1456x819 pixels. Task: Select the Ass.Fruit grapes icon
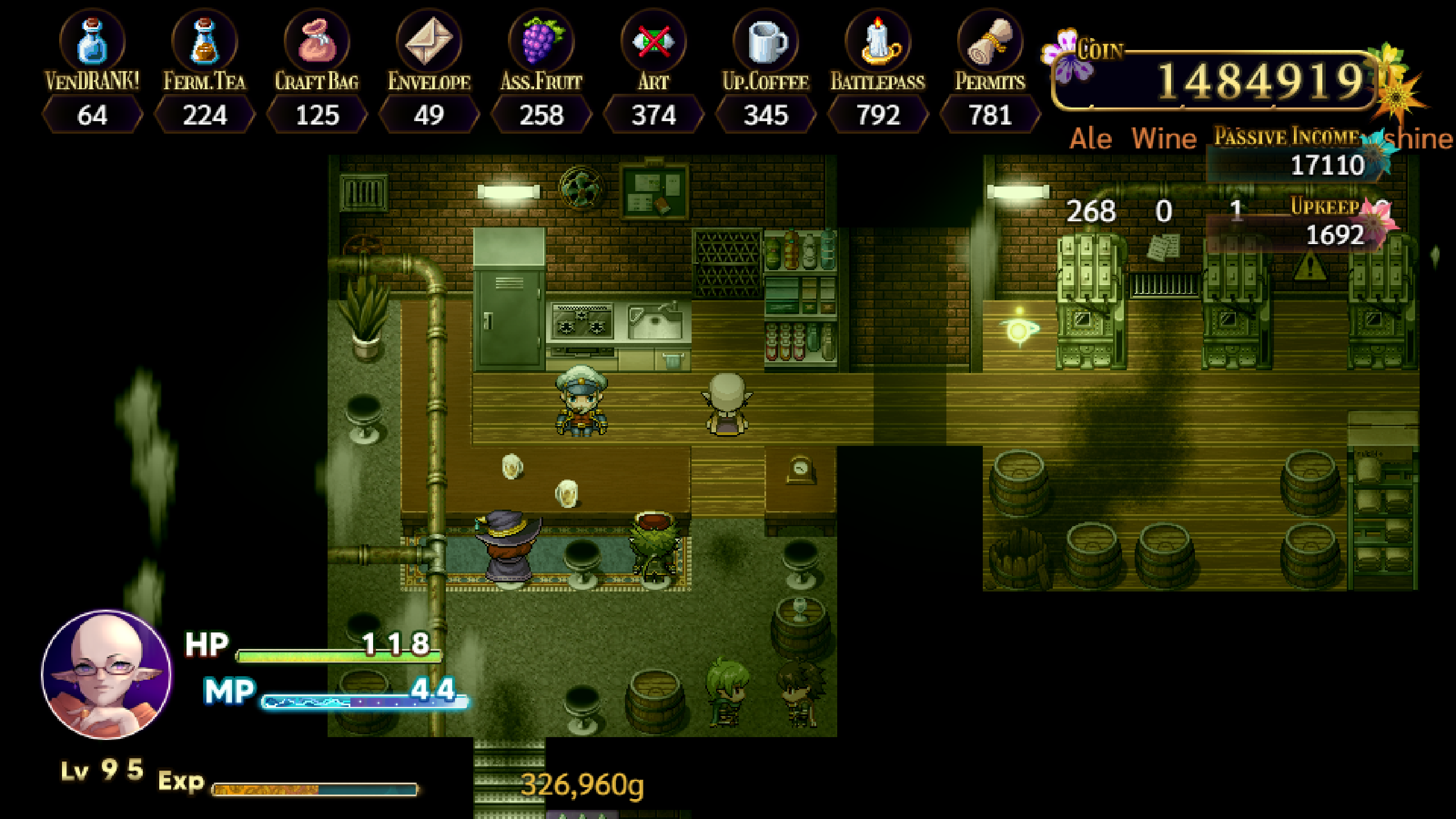(540, 43)
